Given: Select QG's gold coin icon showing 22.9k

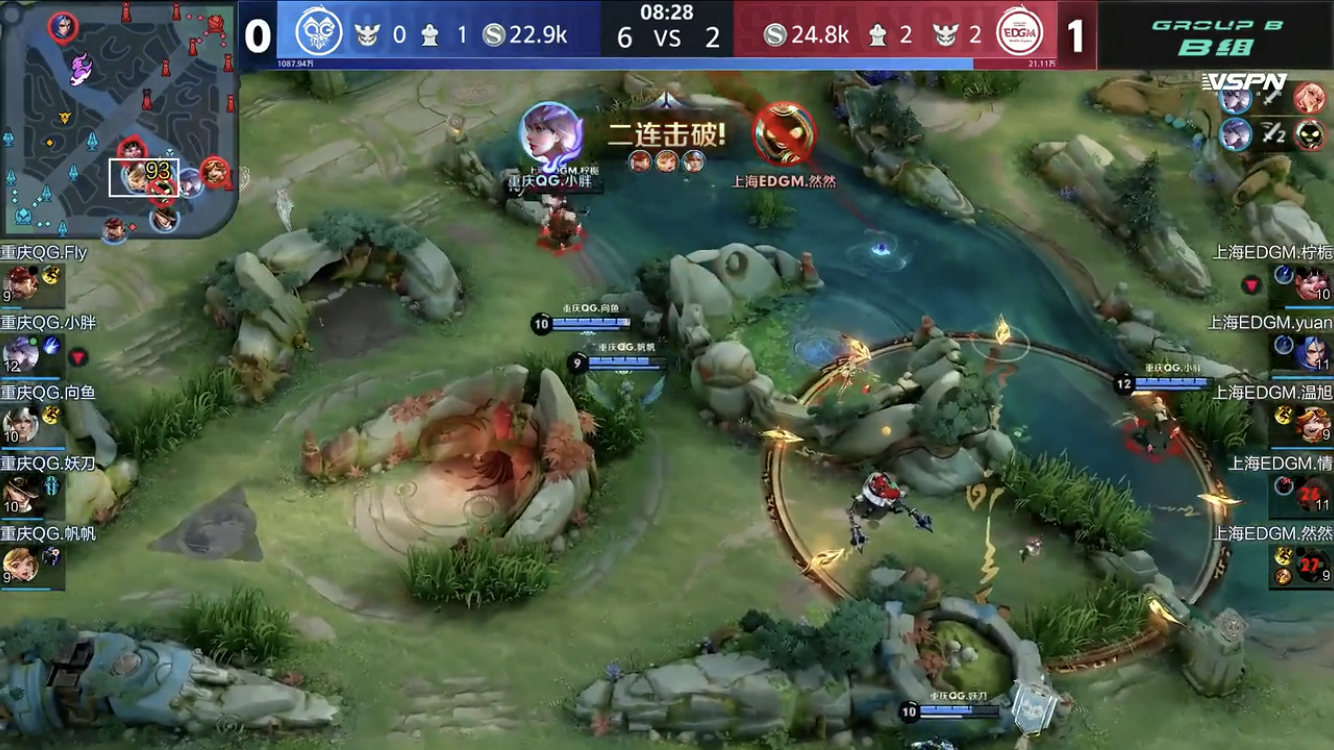Looking at the screenshot, I should (495, 33).
